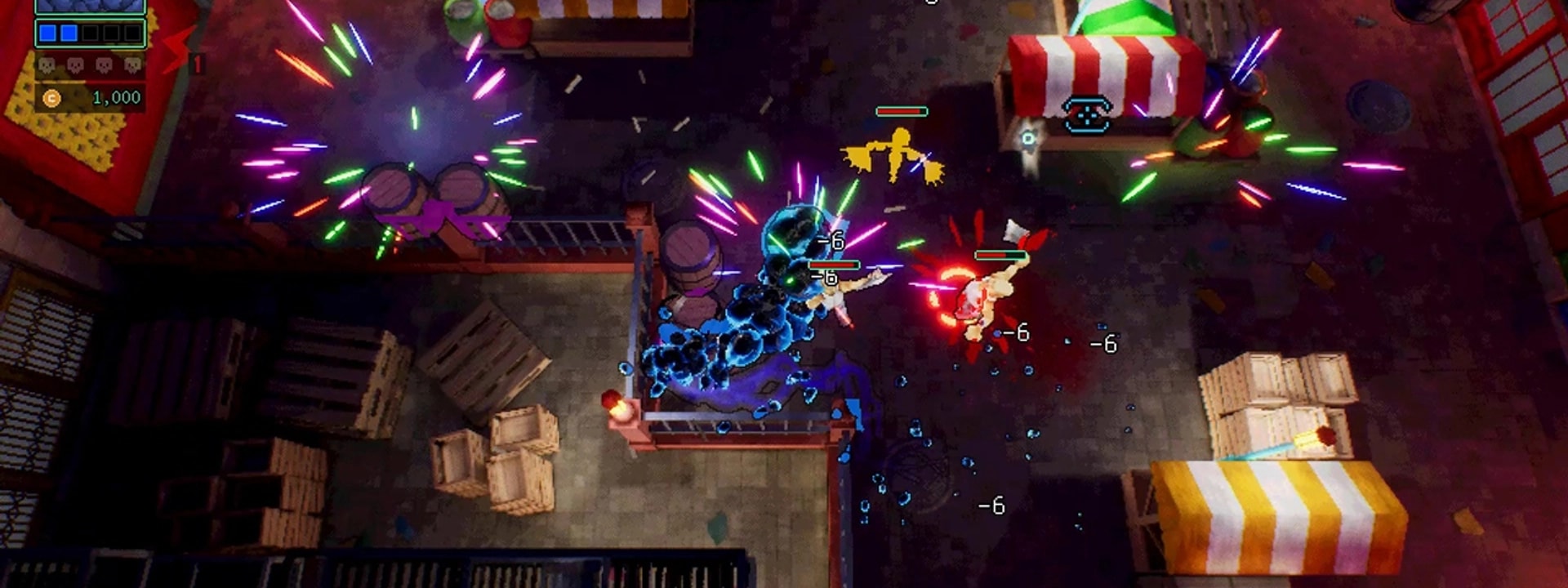The width and height of the screenshot is (1568, 588).
Task: Click the red lightning bolt icon
Action: 178,51
